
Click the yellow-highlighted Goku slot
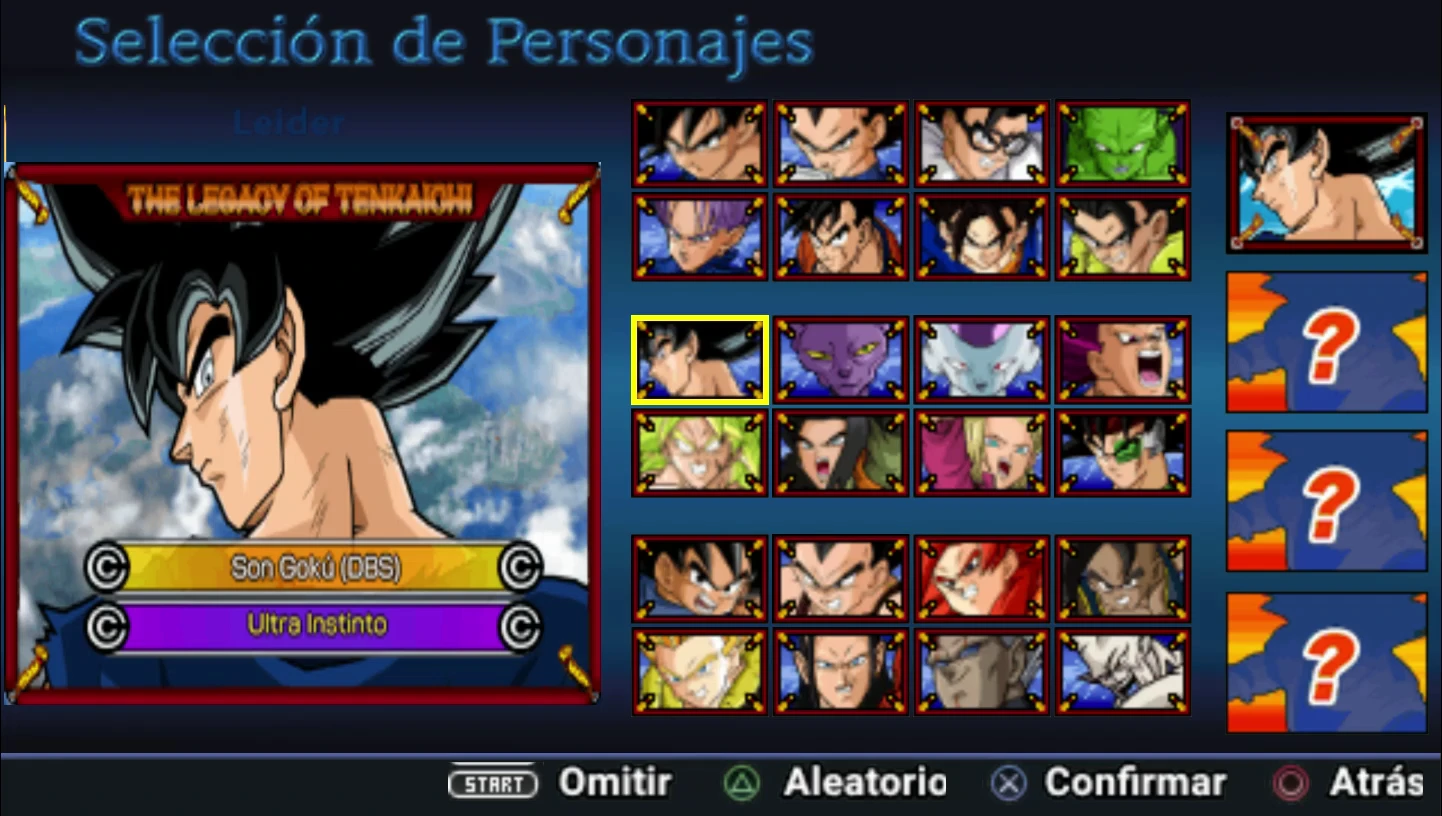[x=700, y=358]
